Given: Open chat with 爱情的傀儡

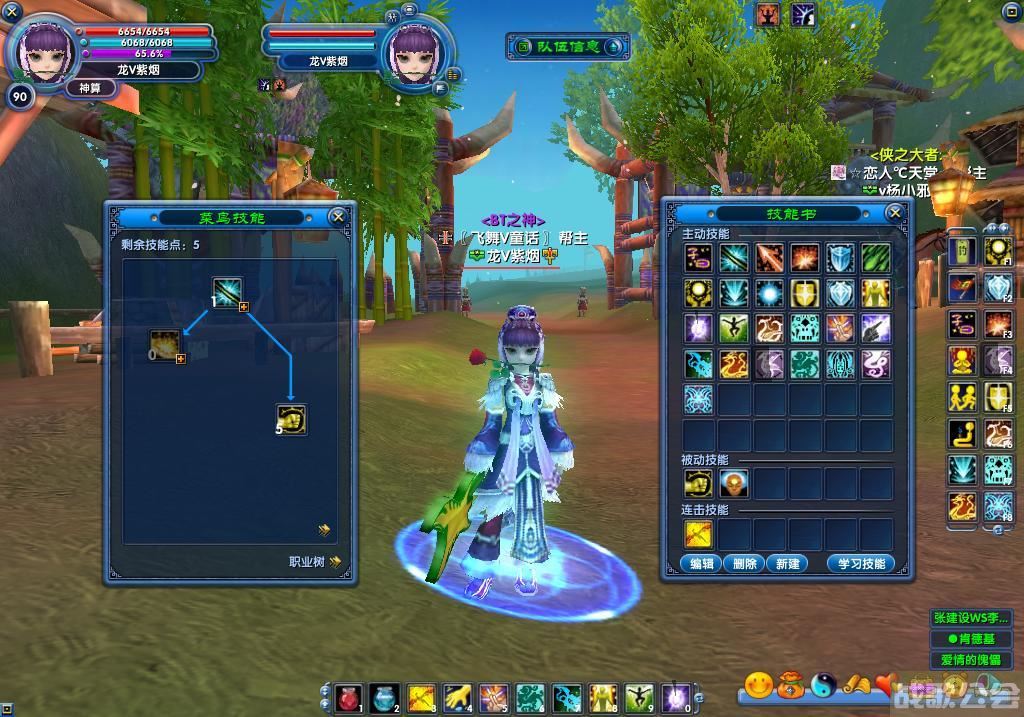Looking at the screenshot, I should point(970,660).
